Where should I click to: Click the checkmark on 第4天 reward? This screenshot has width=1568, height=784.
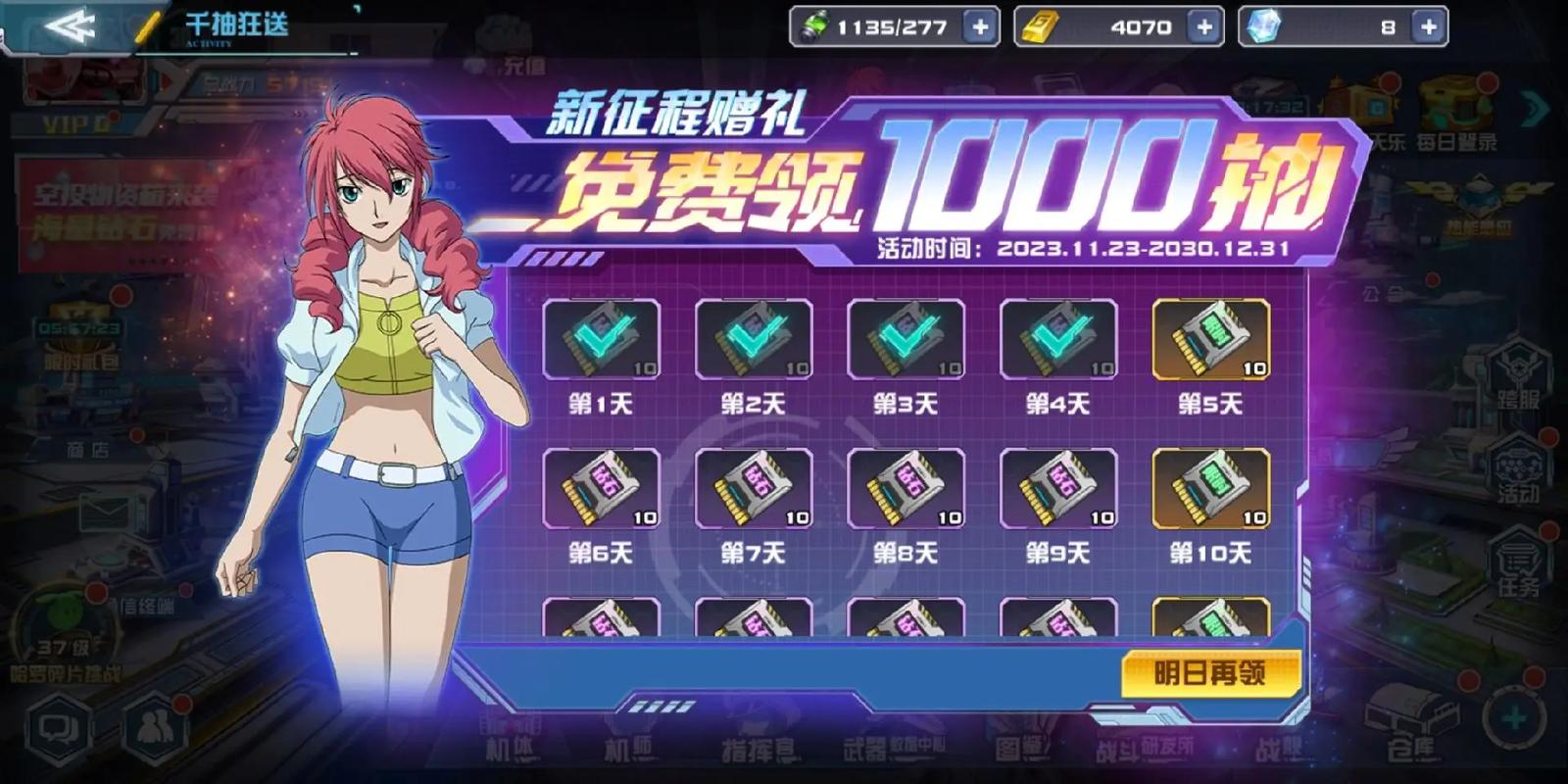click(1056, 338)
